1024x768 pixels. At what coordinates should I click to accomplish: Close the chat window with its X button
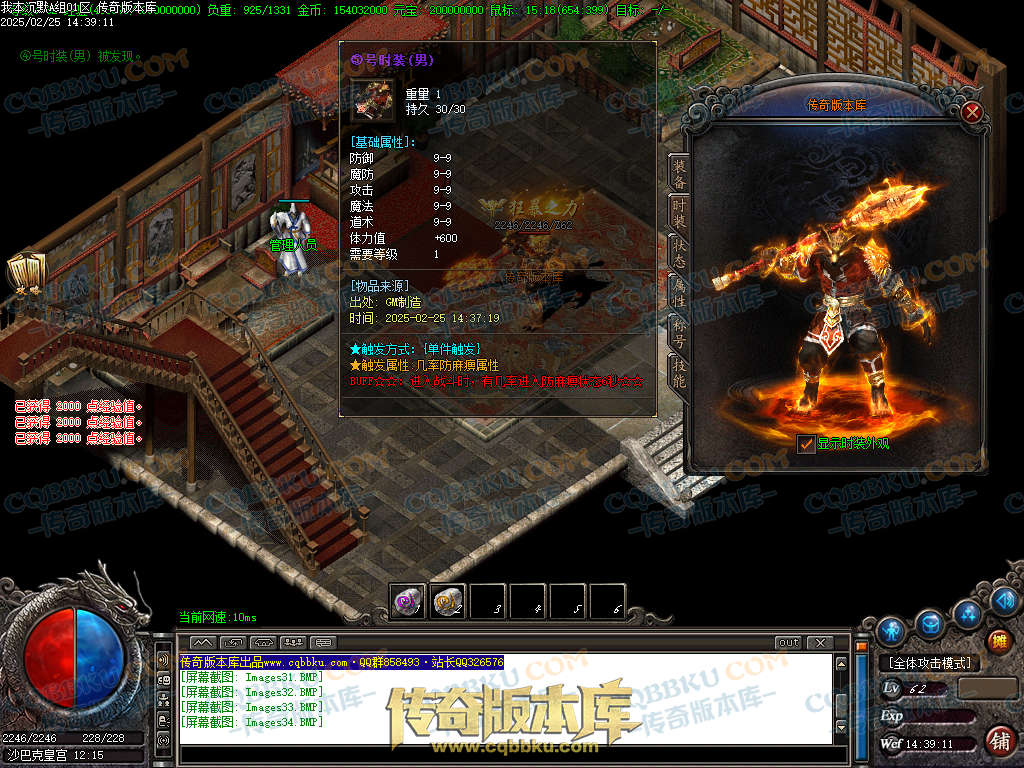(x=820, y=642)
